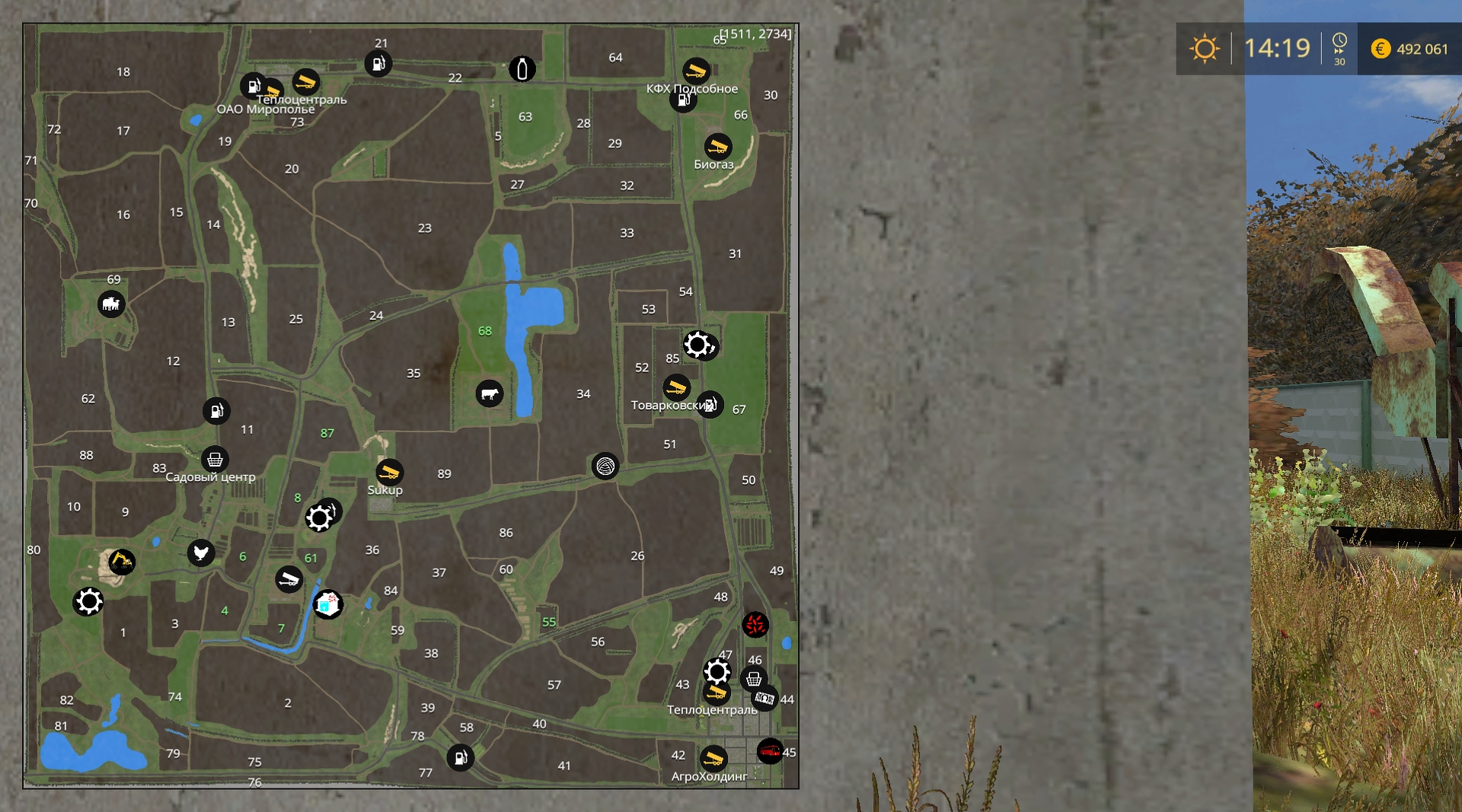Choose the fuel station near field 77
This screenshot has width=1462, height=812.
click(460, 757)
